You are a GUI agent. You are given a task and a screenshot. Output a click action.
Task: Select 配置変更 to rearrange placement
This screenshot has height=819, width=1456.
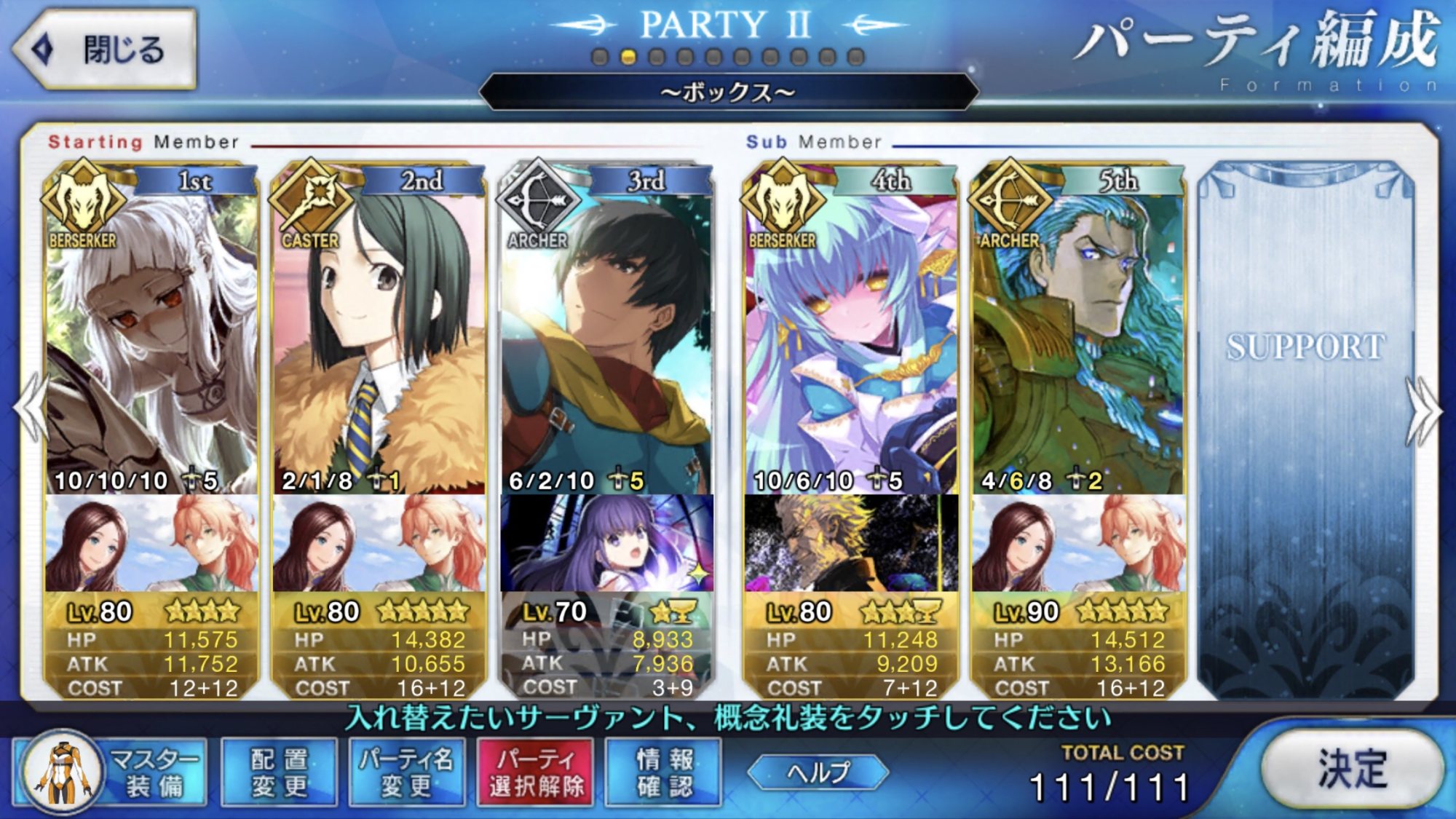(279, 773)
